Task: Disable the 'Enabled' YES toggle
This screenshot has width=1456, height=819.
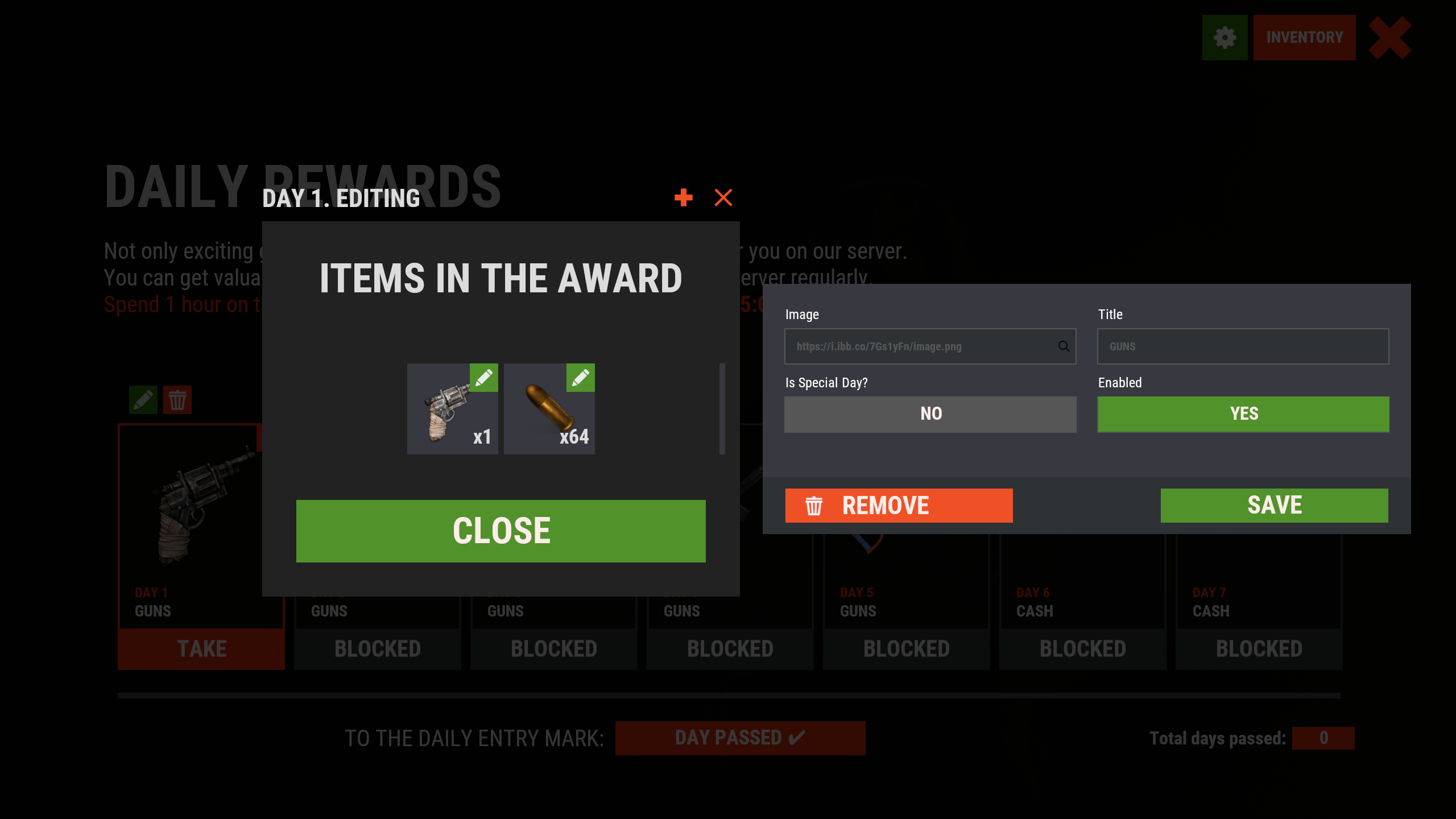Action: pos(1243,413)
